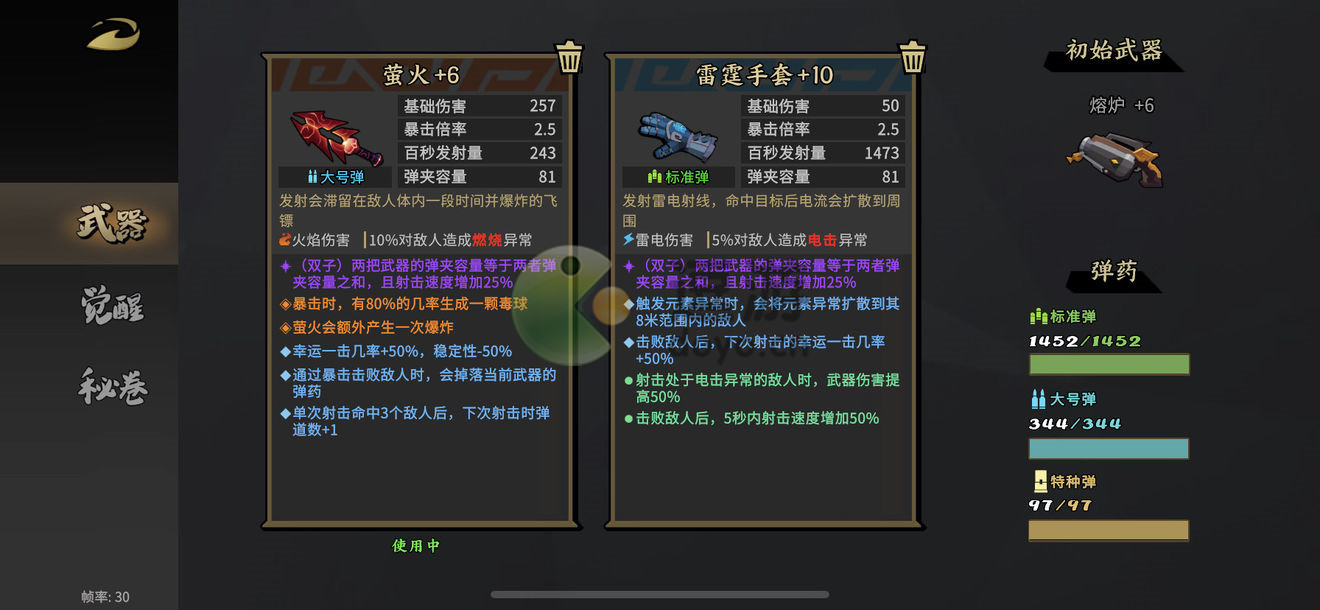1320x610 pixels.
Task: Switch to the 武器 tab
Action: point(110,224)
